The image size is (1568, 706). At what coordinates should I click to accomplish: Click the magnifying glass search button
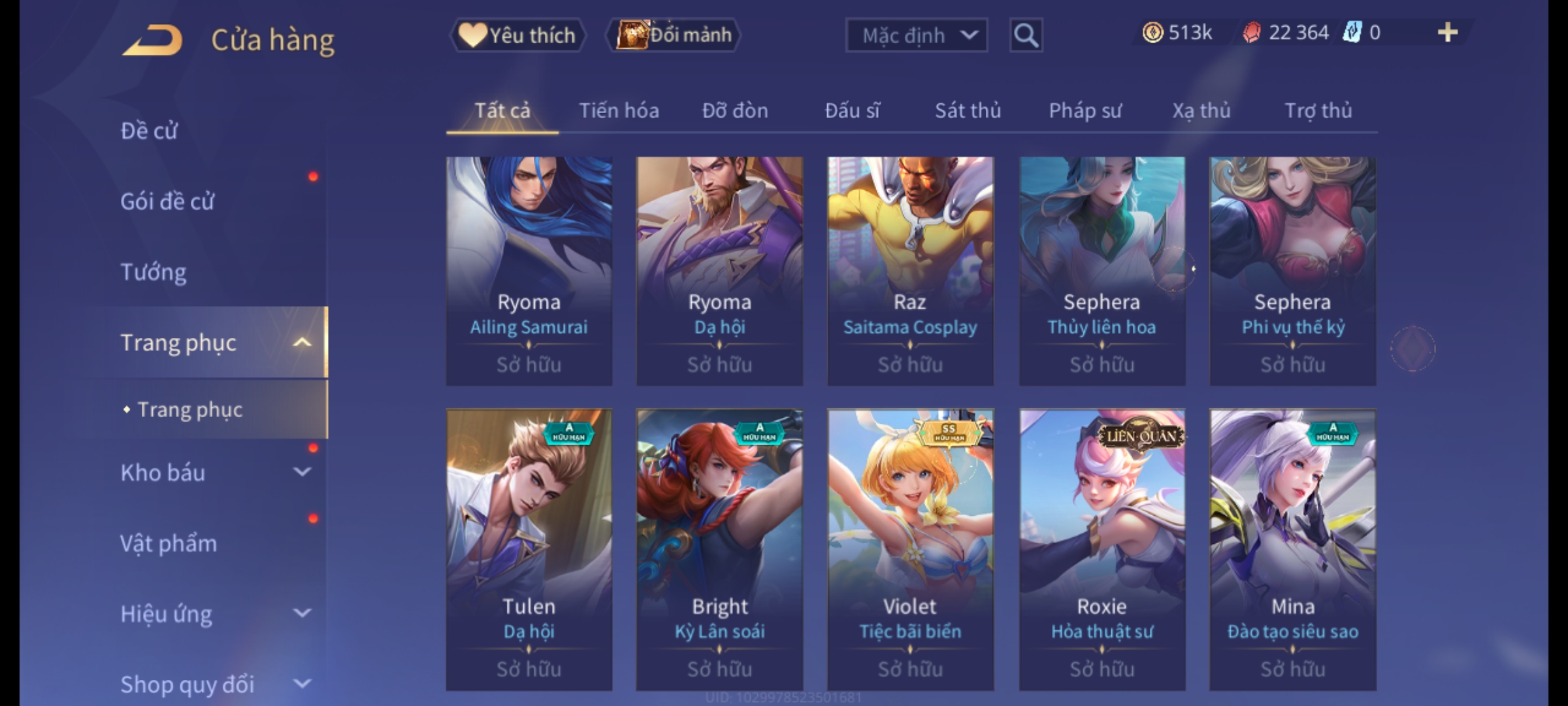pyautogui.click(x=1026, y=35)
